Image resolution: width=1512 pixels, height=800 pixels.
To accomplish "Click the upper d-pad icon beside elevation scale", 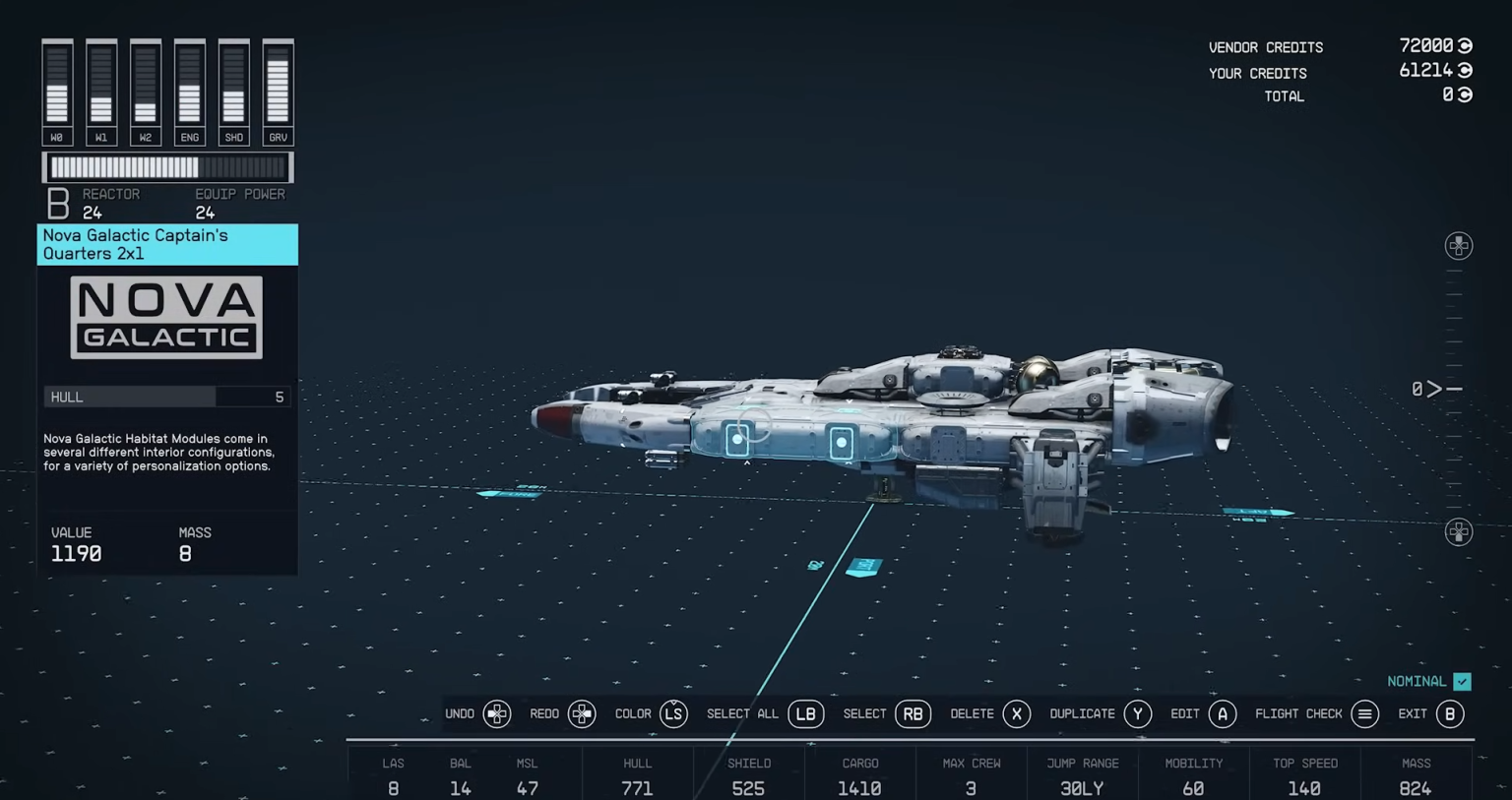I will [x=1459, y=246].
